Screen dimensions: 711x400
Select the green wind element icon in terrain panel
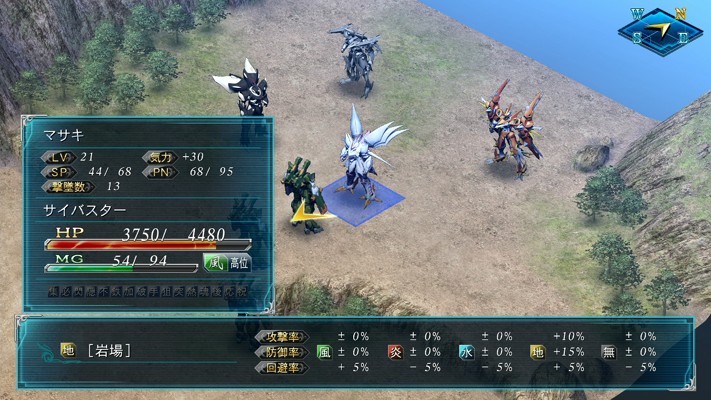[x=323, y=352]
